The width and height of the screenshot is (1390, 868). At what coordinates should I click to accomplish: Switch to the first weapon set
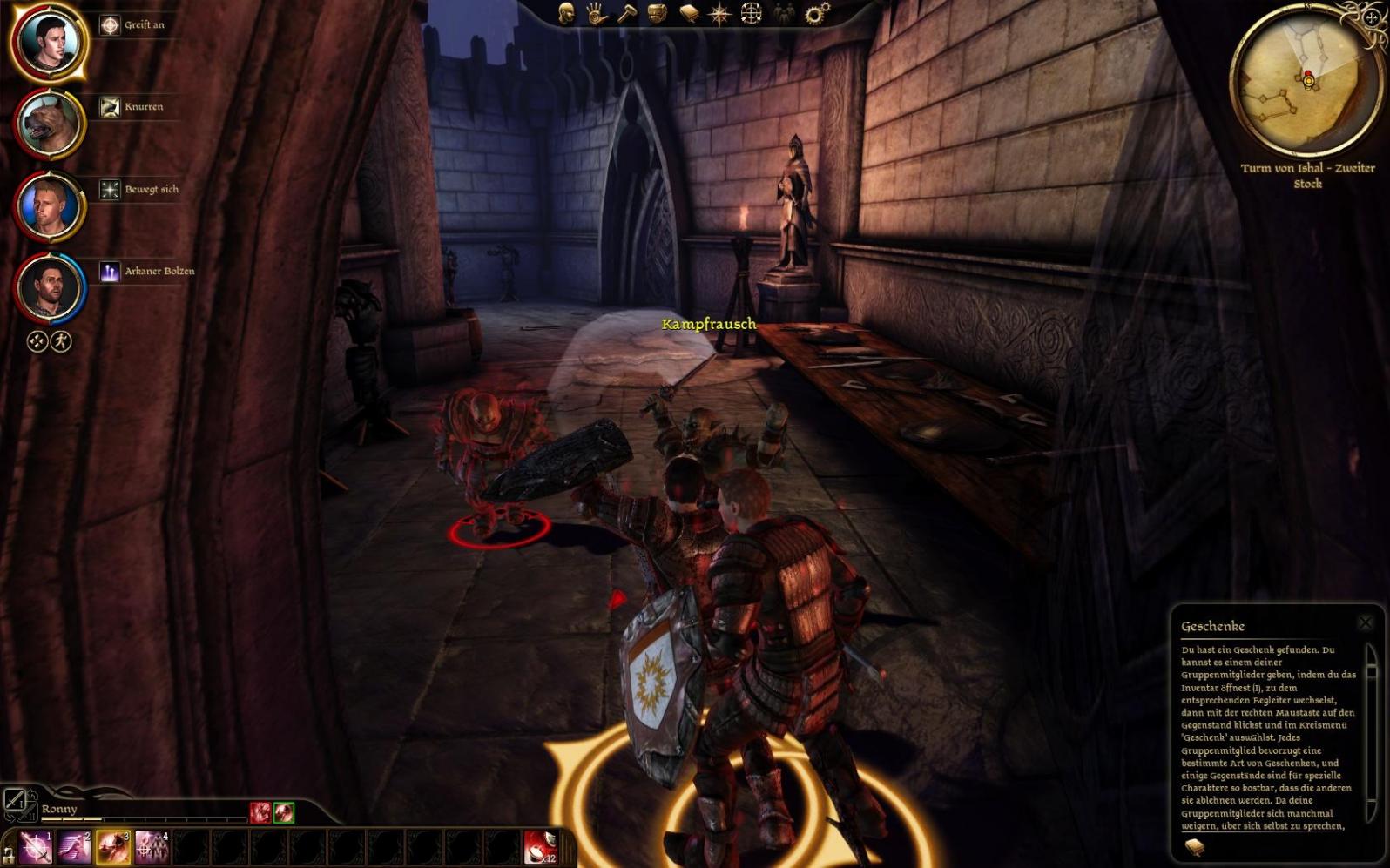[15, 798]
